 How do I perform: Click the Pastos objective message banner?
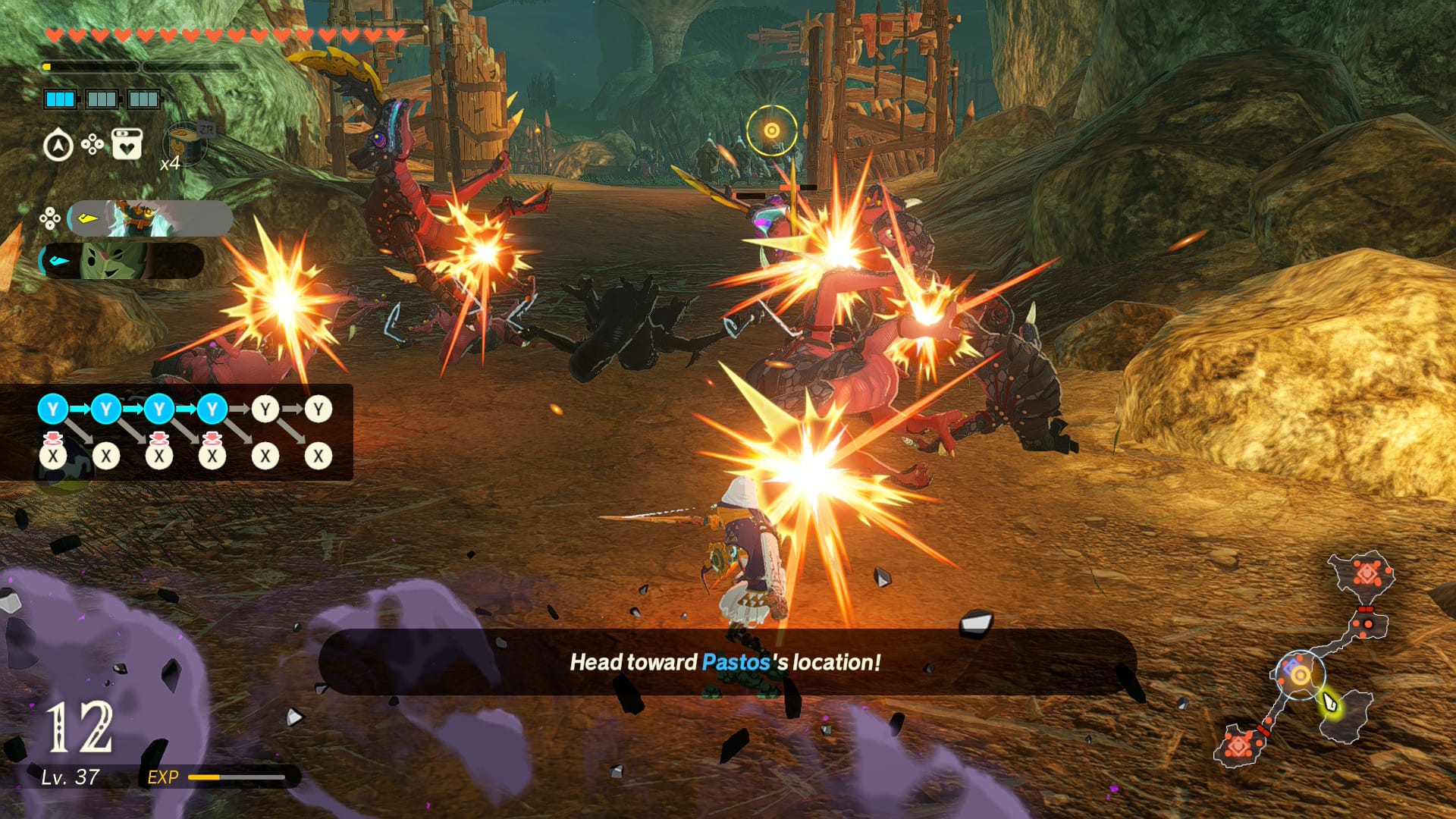(726, 662)
